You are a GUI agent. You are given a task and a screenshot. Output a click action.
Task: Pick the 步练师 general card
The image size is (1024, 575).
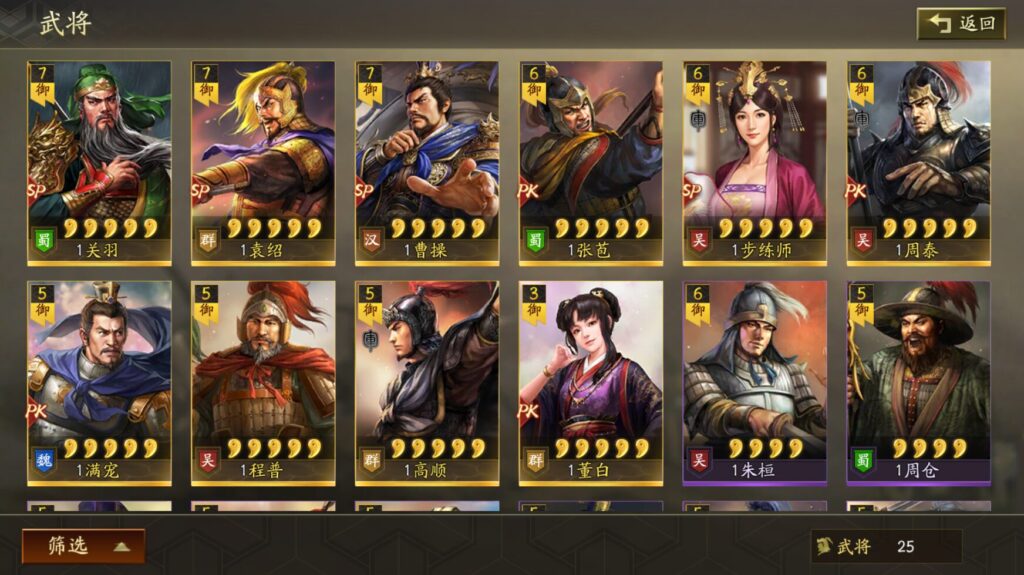755,160
